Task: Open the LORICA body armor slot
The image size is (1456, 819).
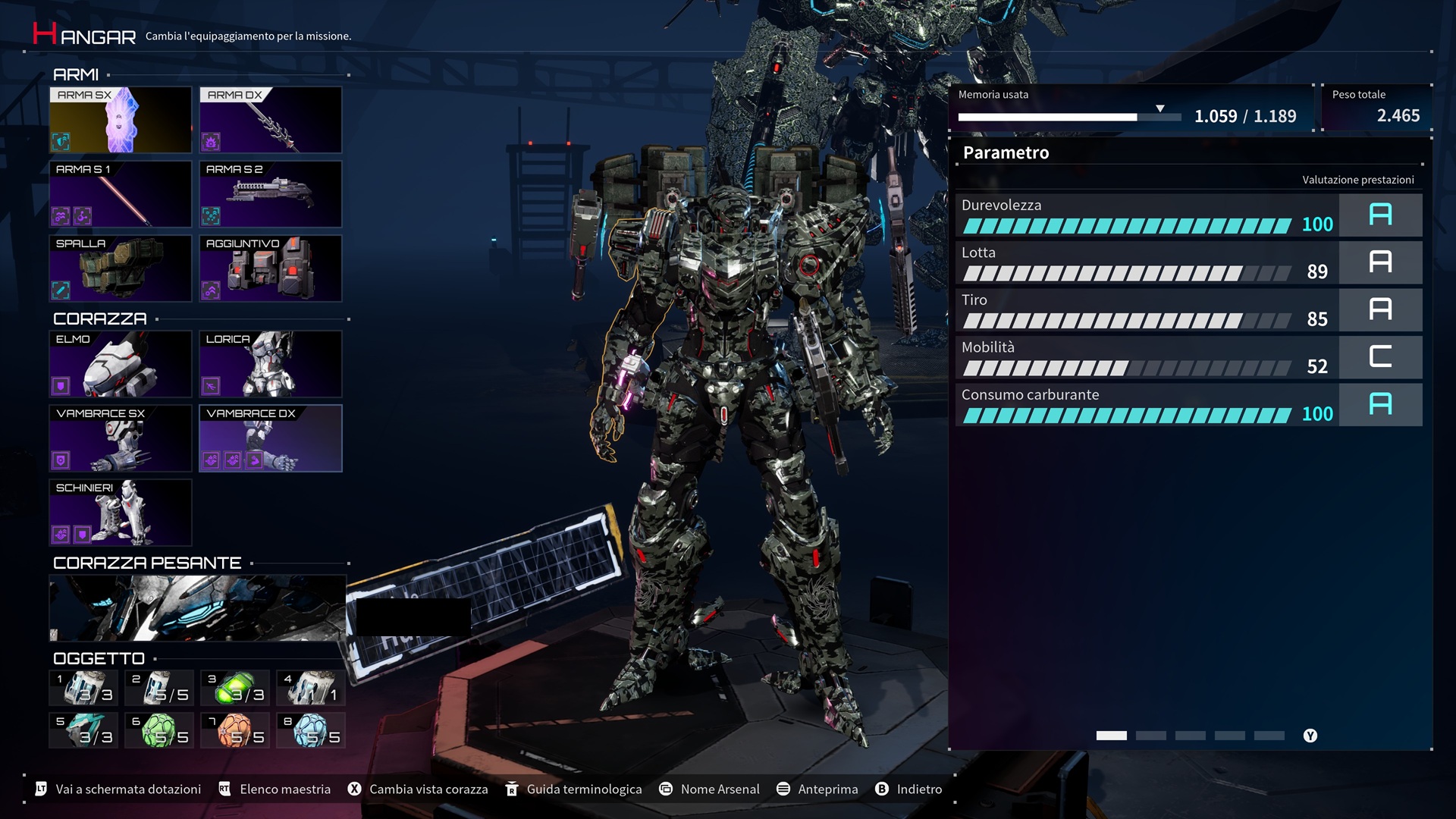Action: [270, 364]
